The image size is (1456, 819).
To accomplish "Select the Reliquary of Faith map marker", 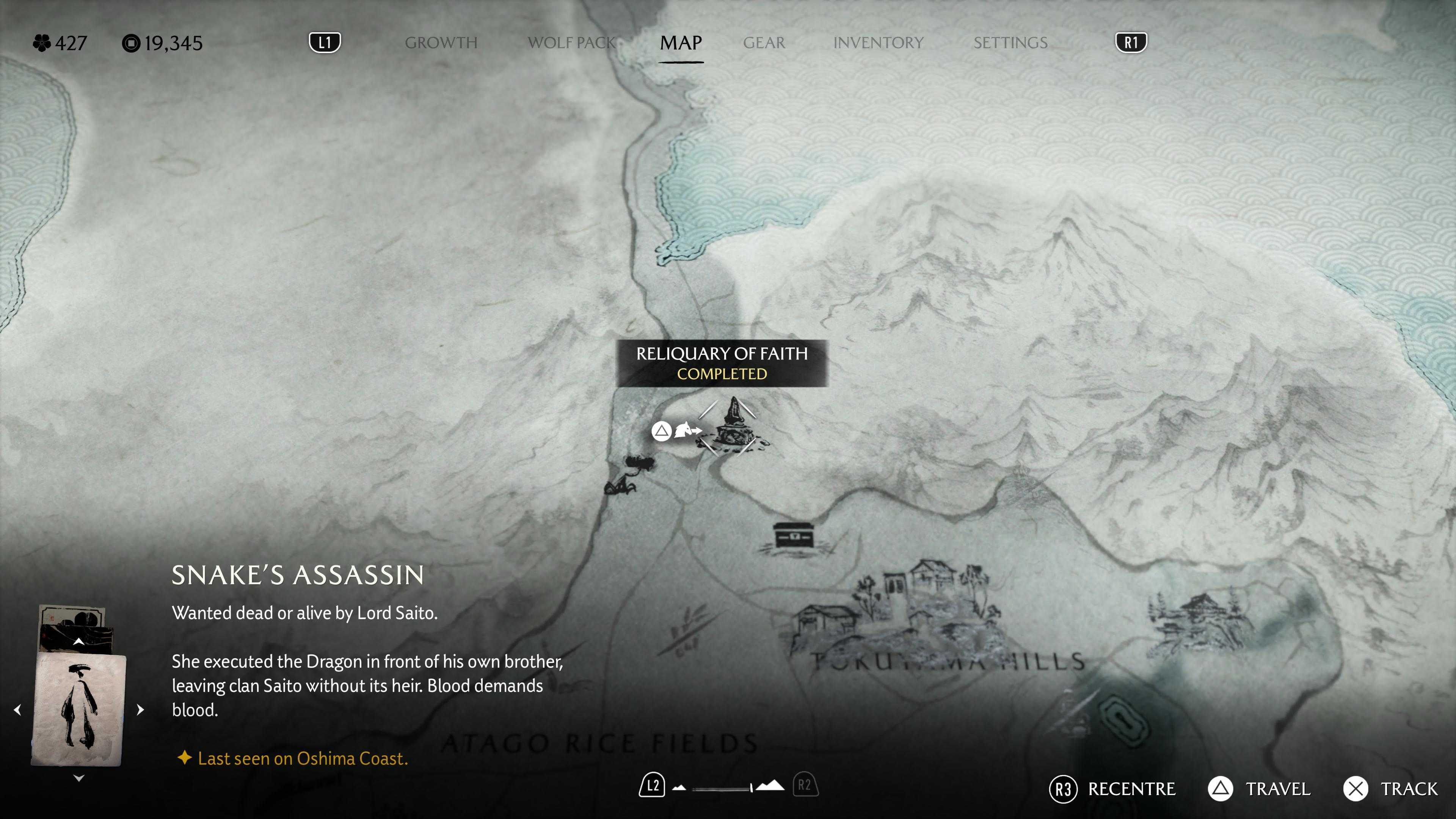I will (733, 425).
